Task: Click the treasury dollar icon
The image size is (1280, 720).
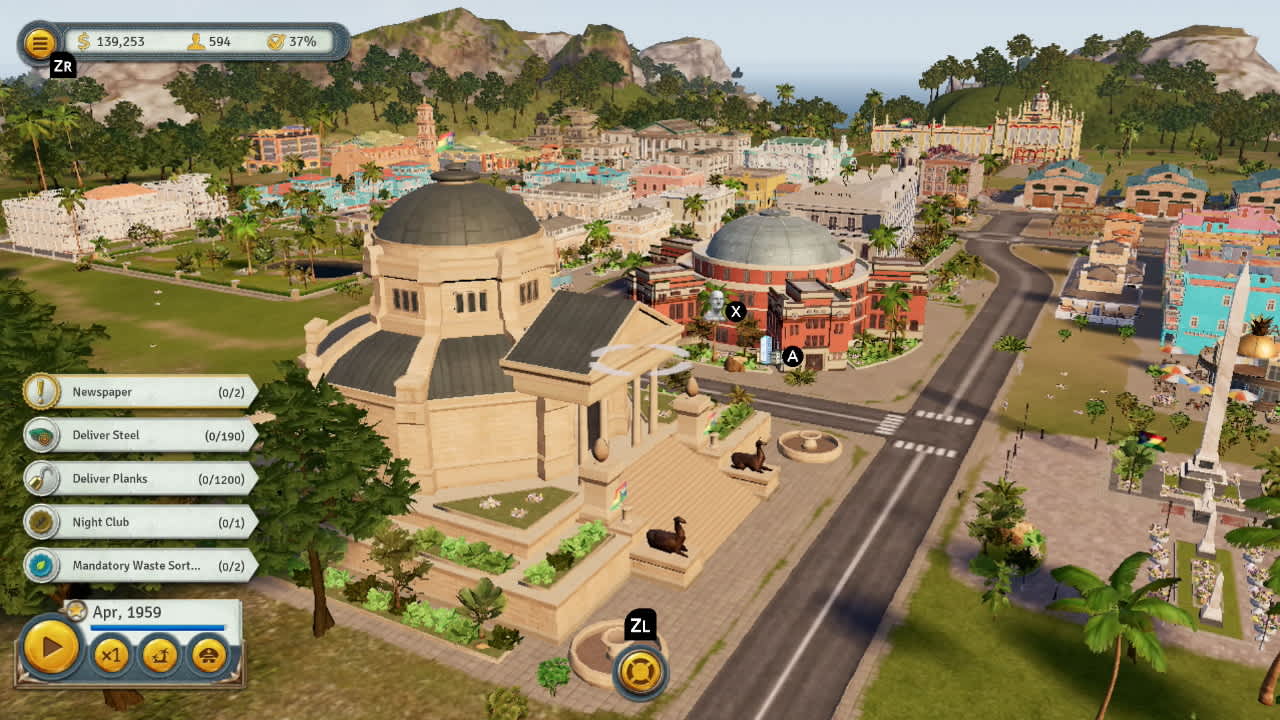Action: (82, 42)
